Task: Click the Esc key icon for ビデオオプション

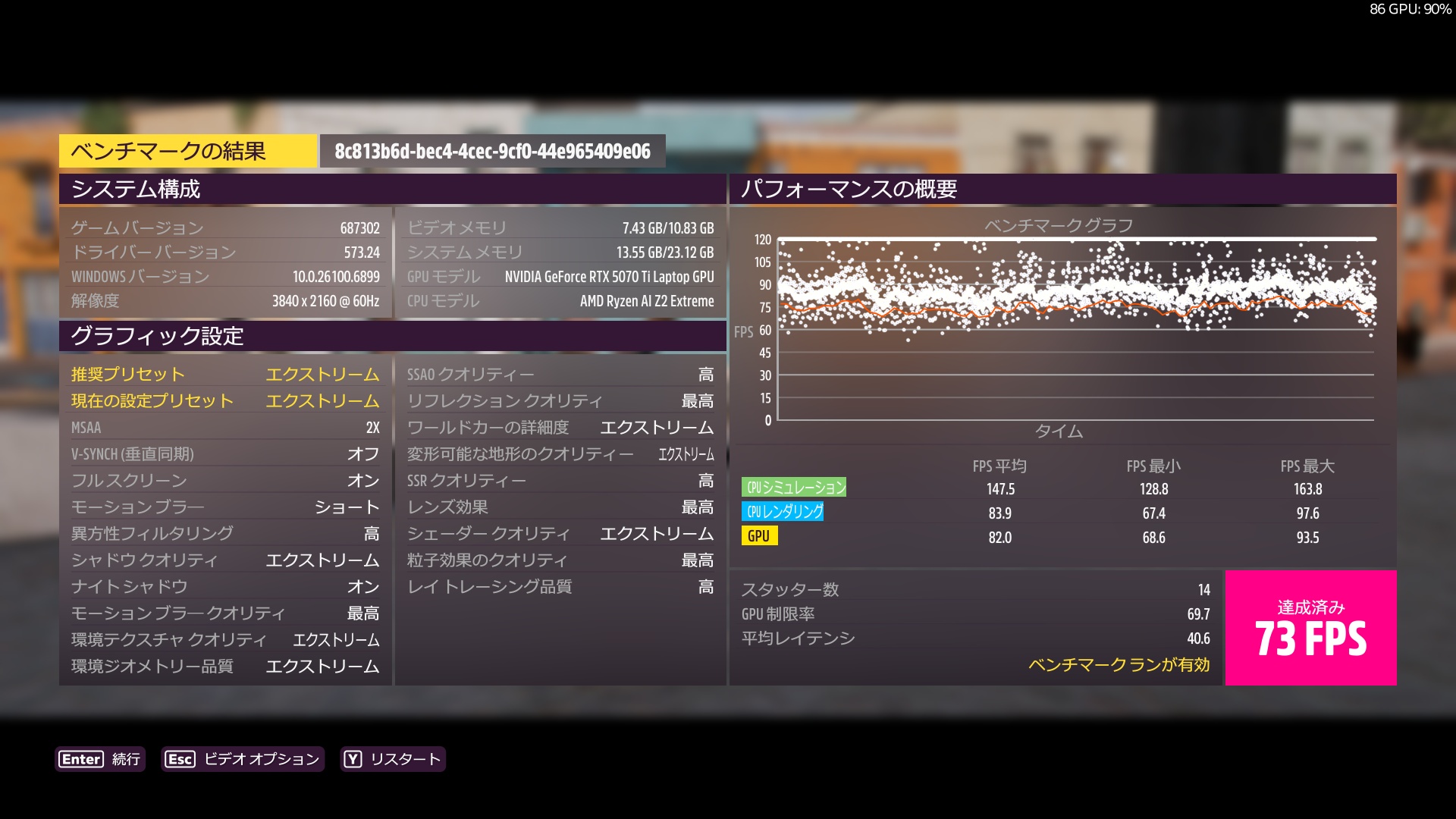Action: 179,759
